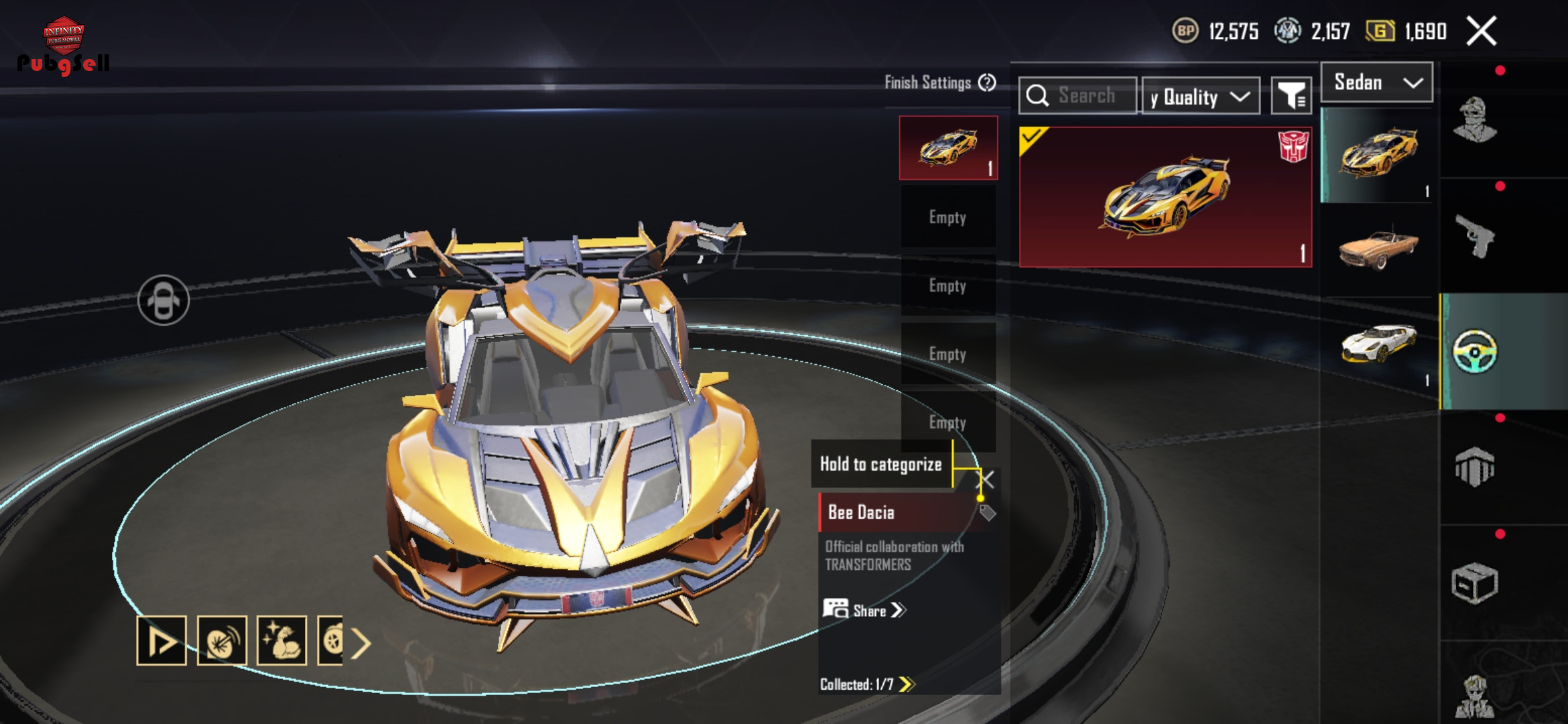This screenshot has height=724, width=1568.
Task: Select the Bee Dacia skin card
Action: coord(1165,196)
